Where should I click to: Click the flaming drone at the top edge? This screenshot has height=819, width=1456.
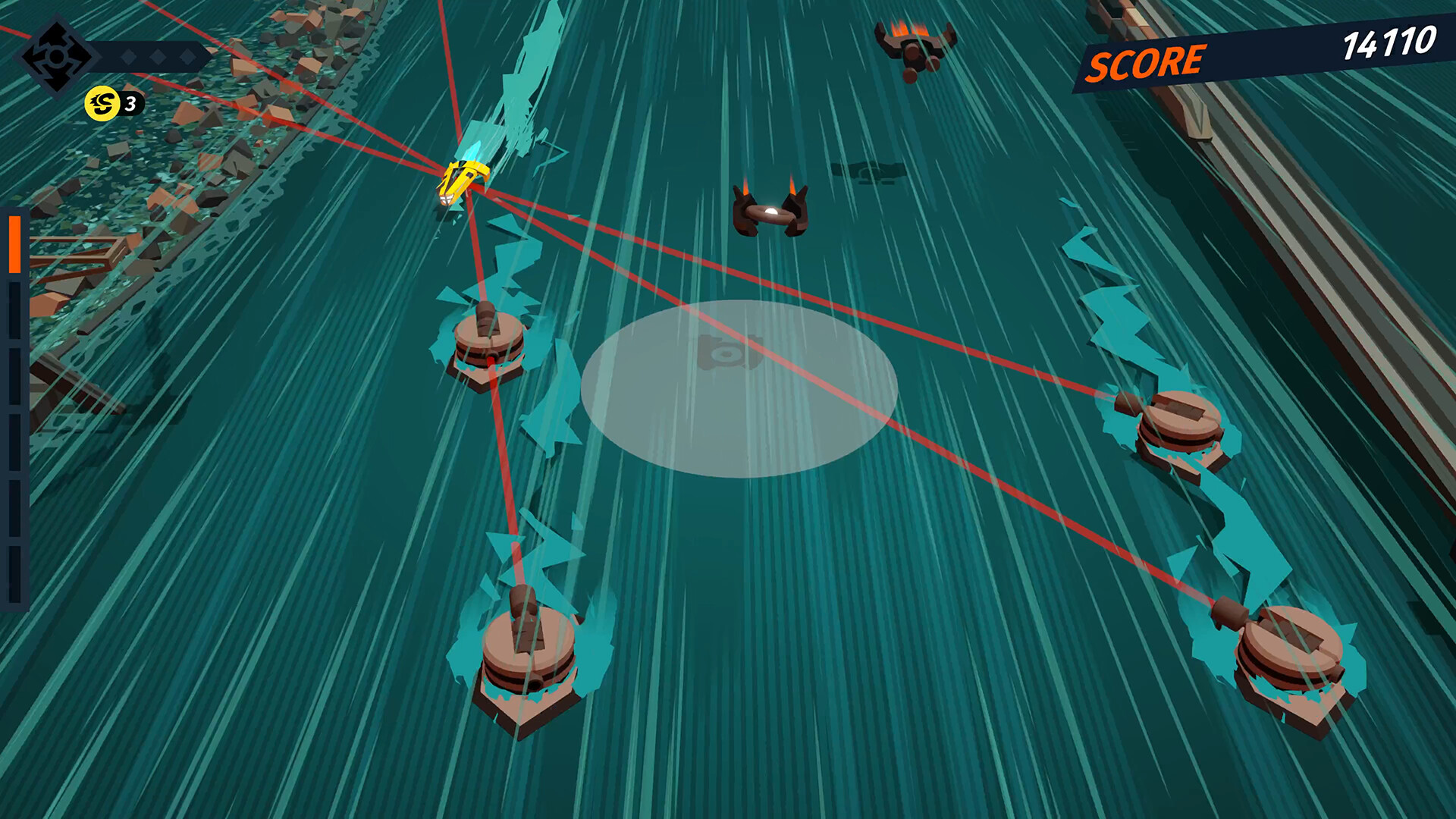coord(912,45)
